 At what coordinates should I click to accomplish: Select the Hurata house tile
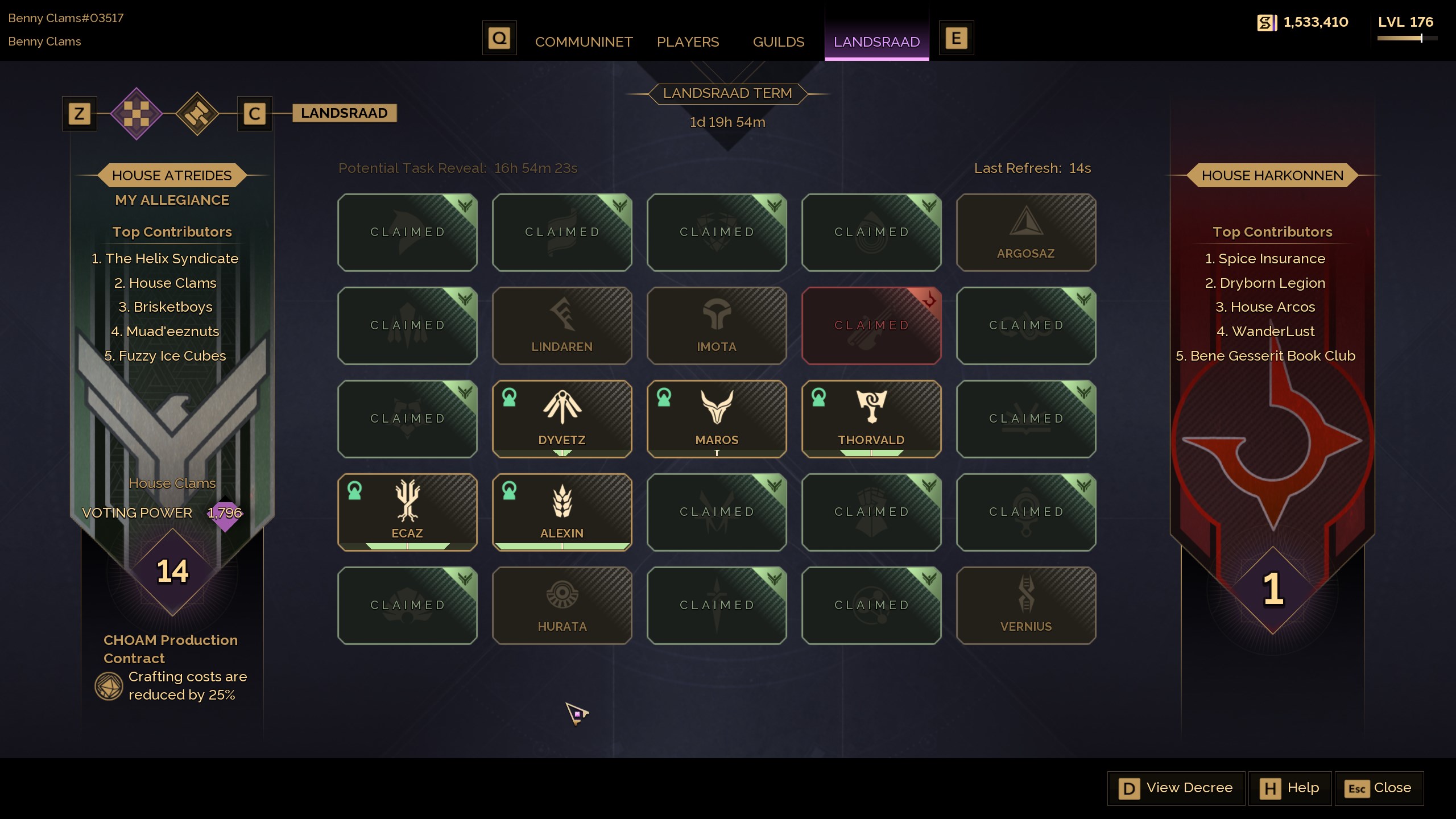click(562, 606)
